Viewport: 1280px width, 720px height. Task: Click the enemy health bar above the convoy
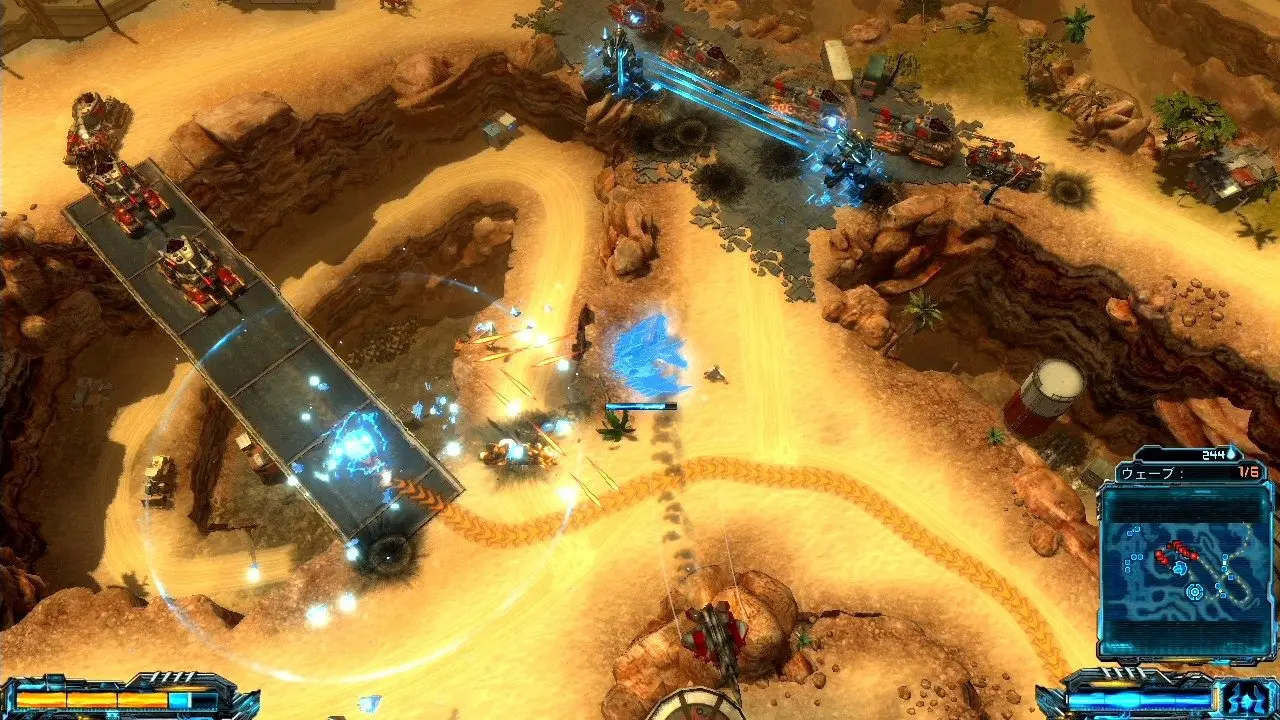pyautogui.click(x=640, y=407)
